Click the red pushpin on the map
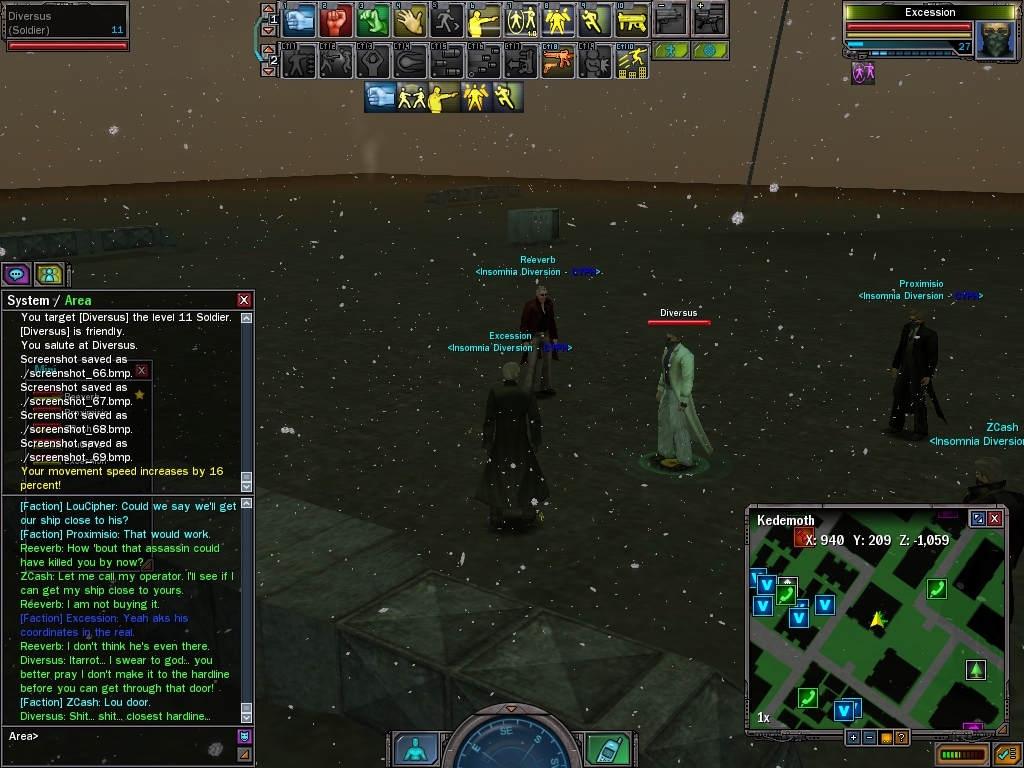The height and width of the screenshot is (768, 1024). (804, 538)
